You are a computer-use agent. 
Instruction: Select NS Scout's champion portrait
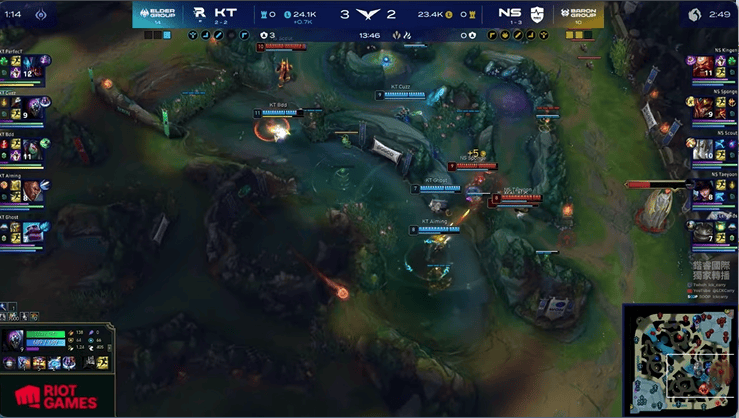[703, 148]
